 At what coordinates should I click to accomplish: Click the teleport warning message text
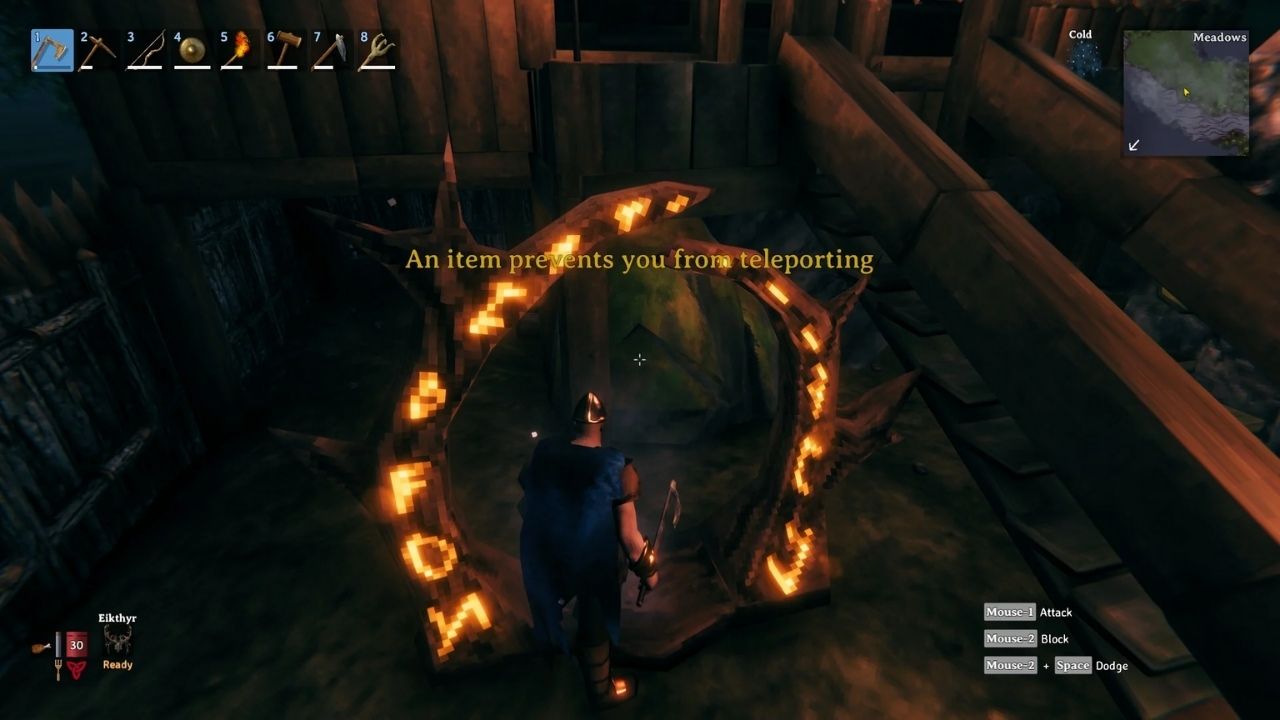tap(639, 259)
